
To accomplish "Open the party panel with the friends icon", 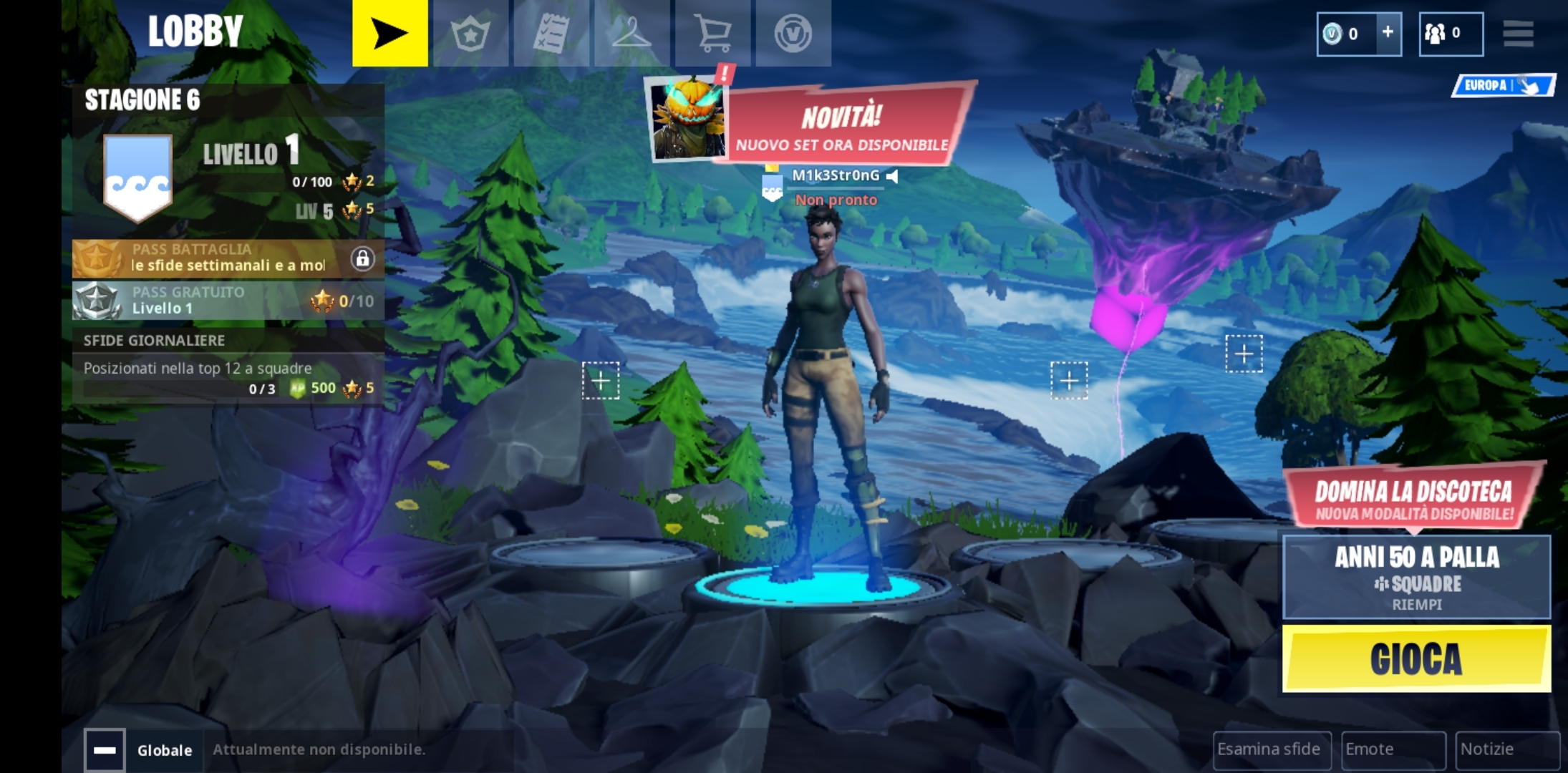I will pos(1451,32).
